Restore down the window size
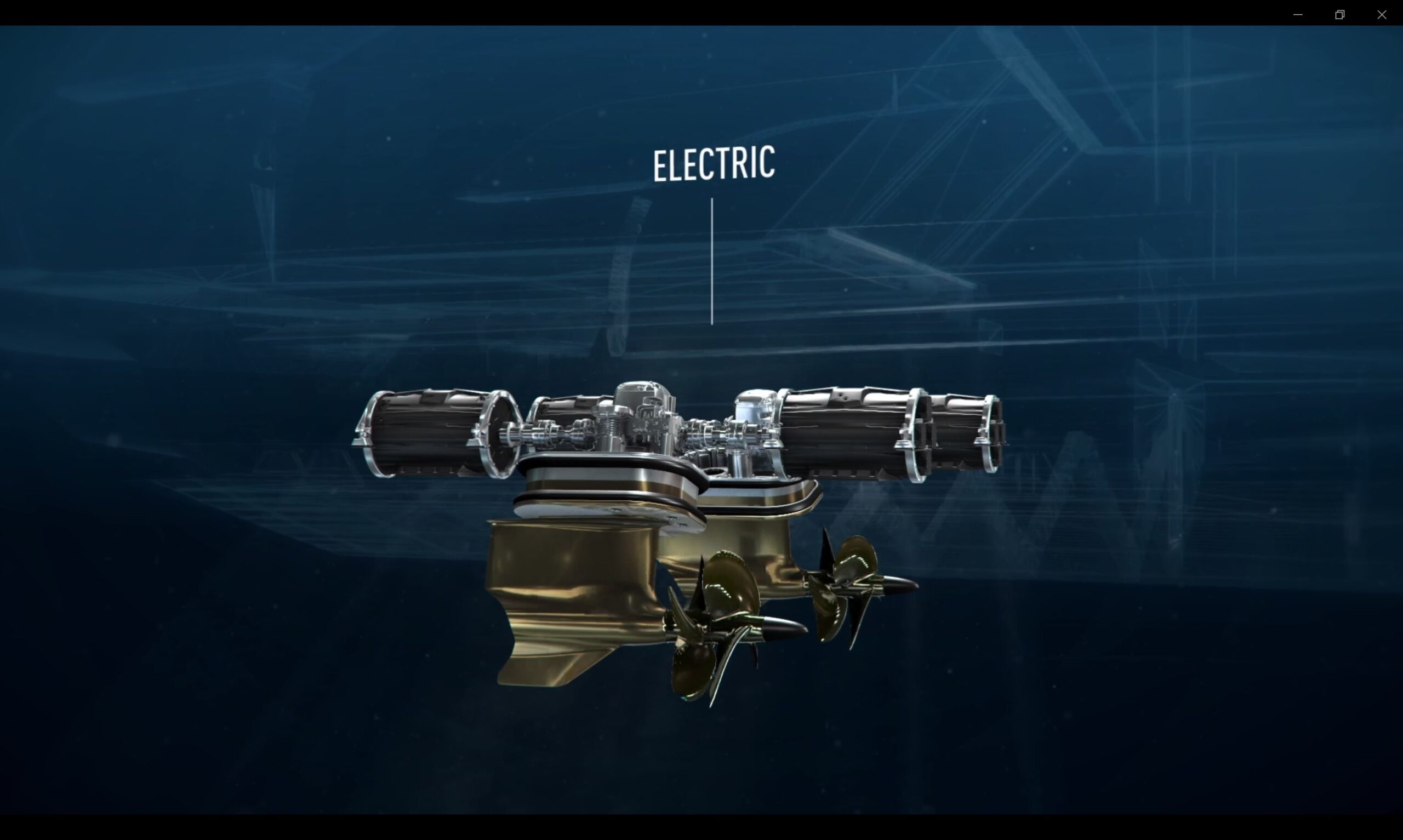1403x840 pixels. click(x=1339, y=15)
